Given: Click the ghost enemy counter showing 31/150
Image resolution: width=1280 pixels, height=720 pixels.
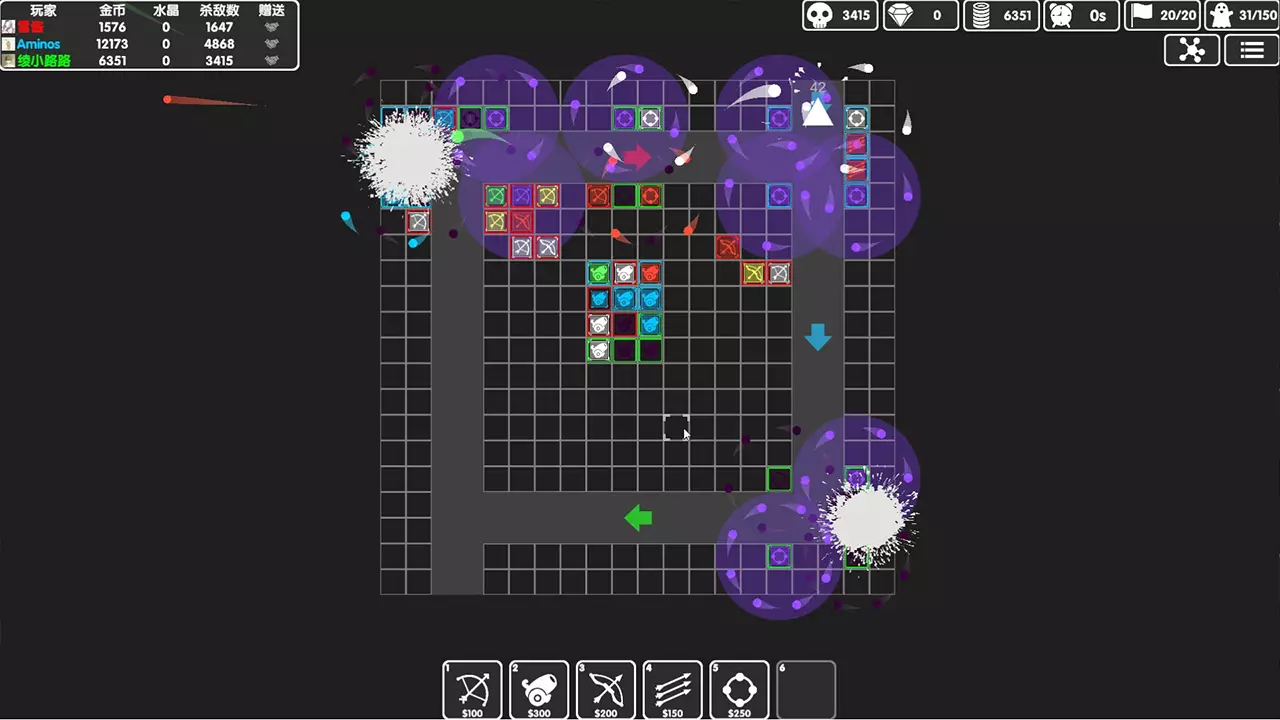Looking at the screenshot, I should click(x=1243, y=15).
